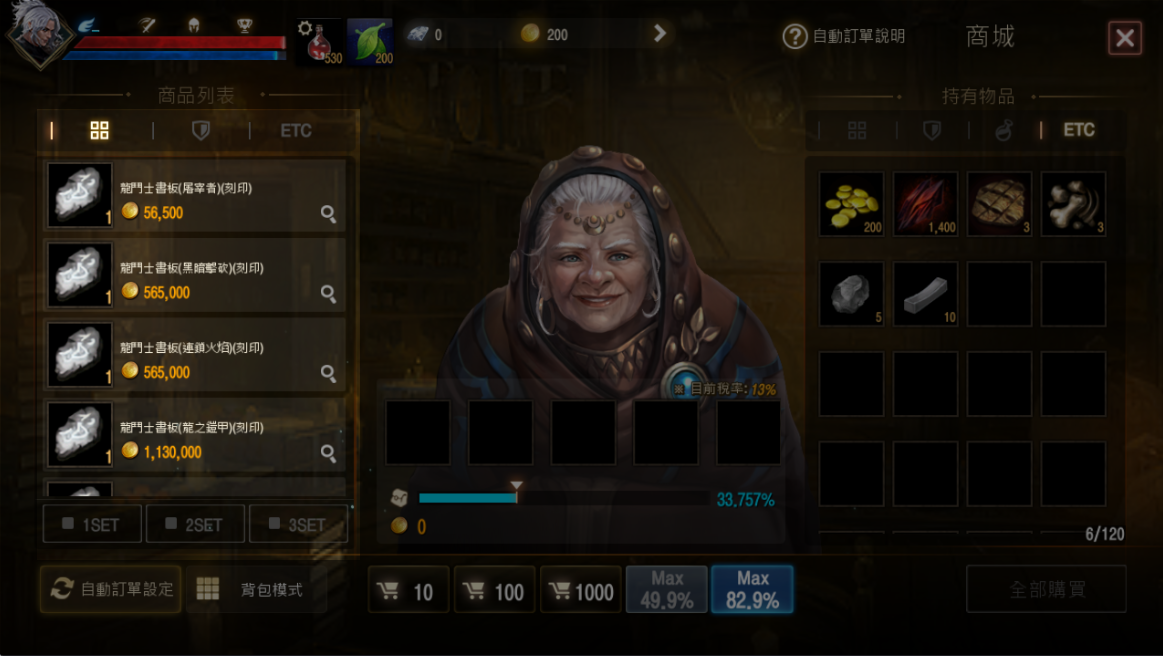Select the grilled meat item in inventory
The image size is (1163, 656).
pyautogui.click(x=999, y=204)
